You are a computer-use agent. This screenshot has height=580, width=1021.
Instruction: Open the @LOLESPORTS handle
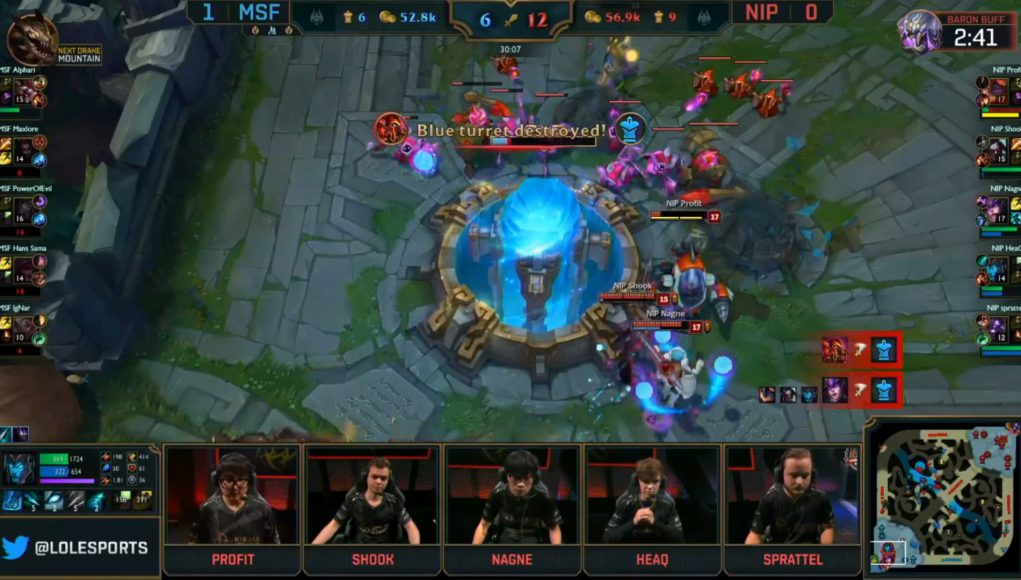(x=91, y=548)
